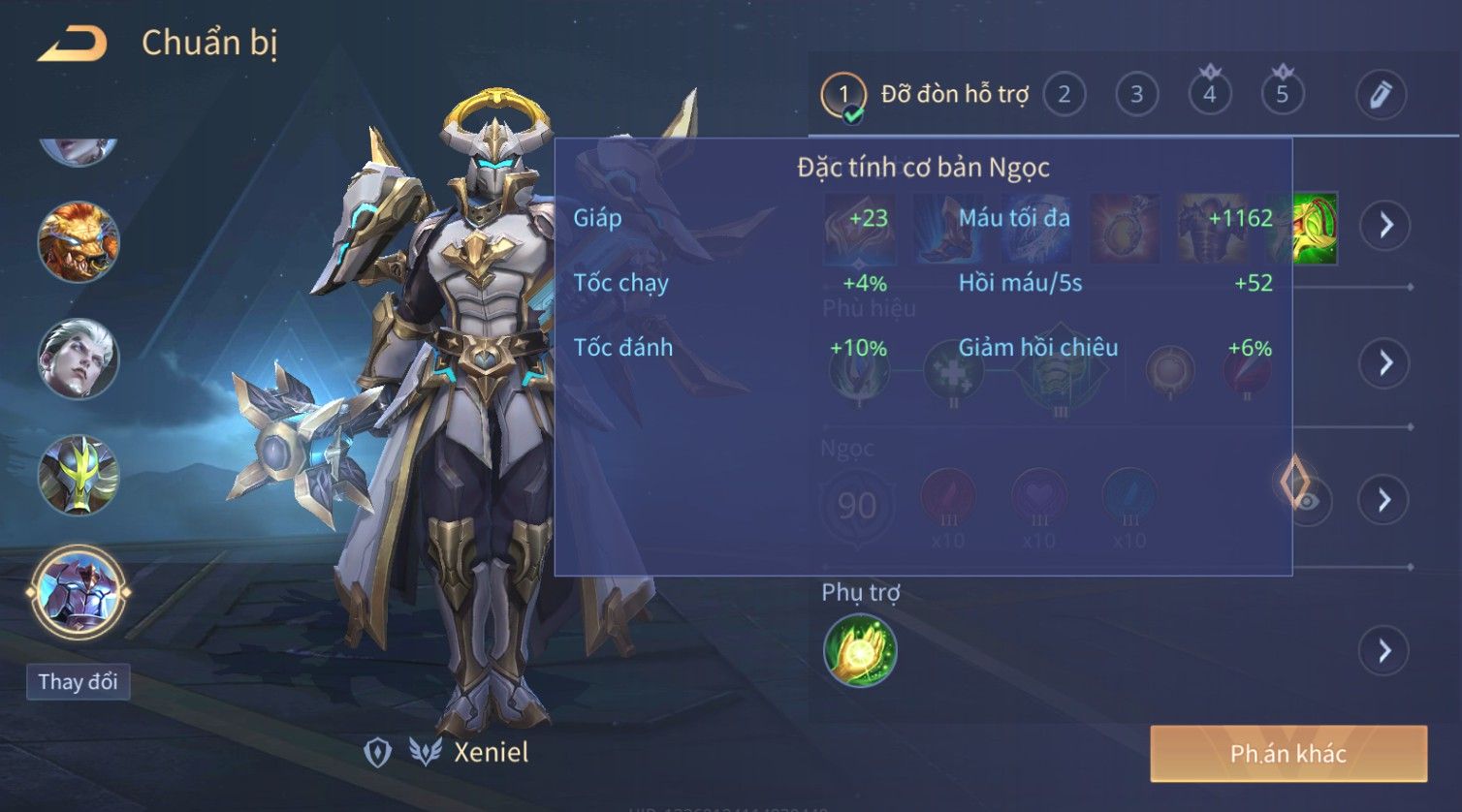1462x812 pixels.
Task: Click Thay đổi to change hero
Action: click(78, 682)
